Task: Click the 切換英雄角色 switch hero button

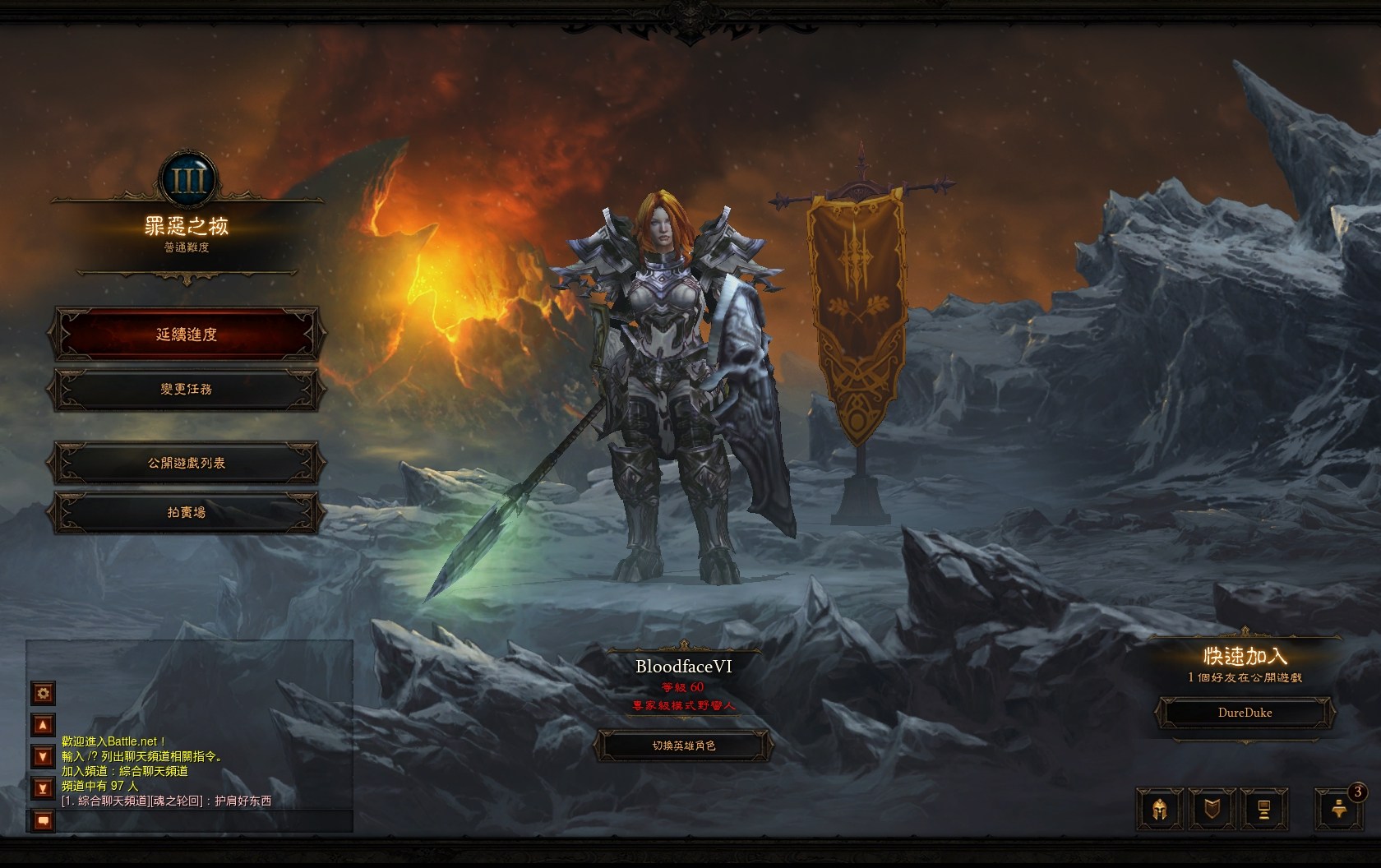Action: (x=683, y=746)
